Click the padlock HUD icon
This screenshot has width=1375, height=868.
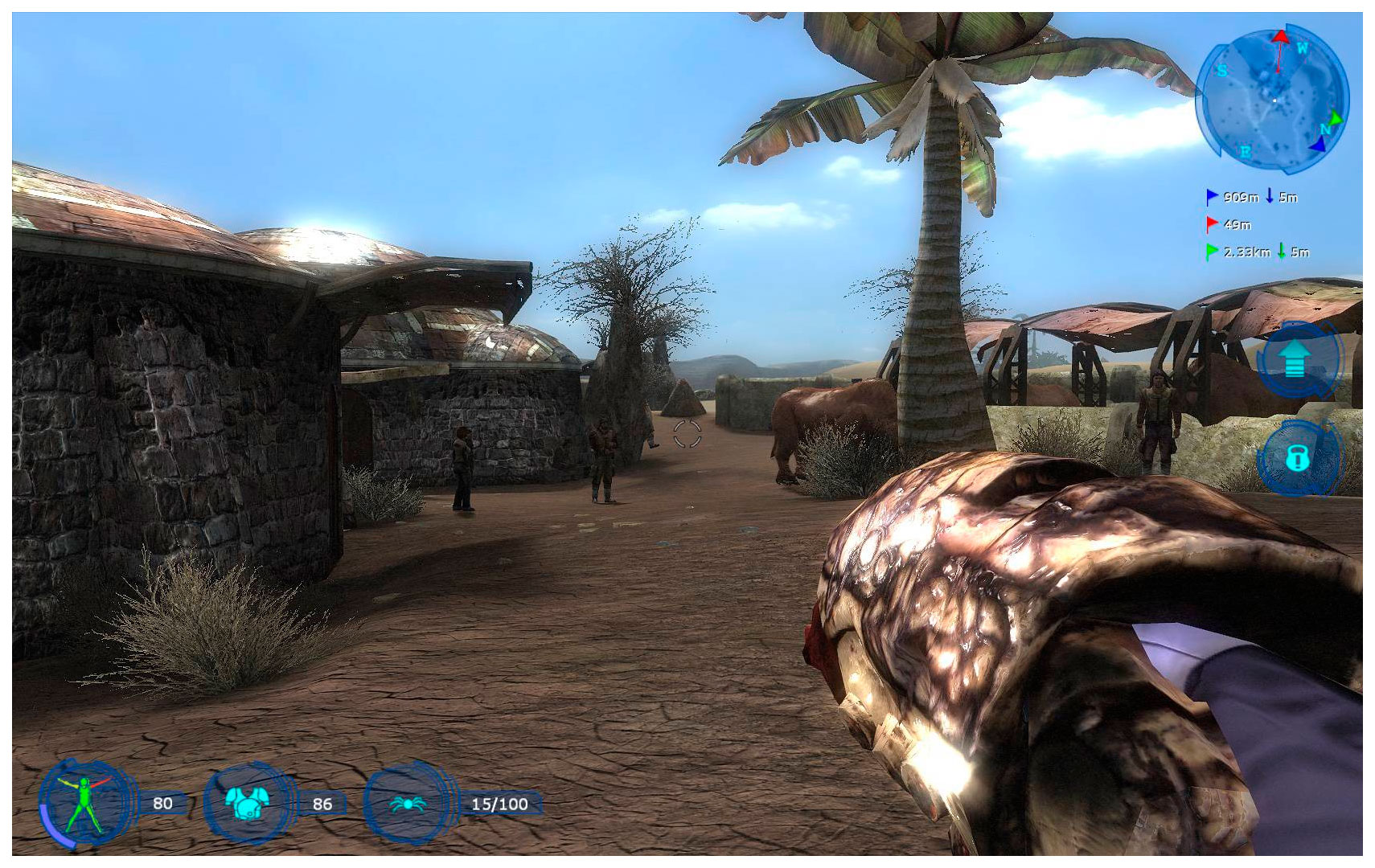coord(1296,458)
